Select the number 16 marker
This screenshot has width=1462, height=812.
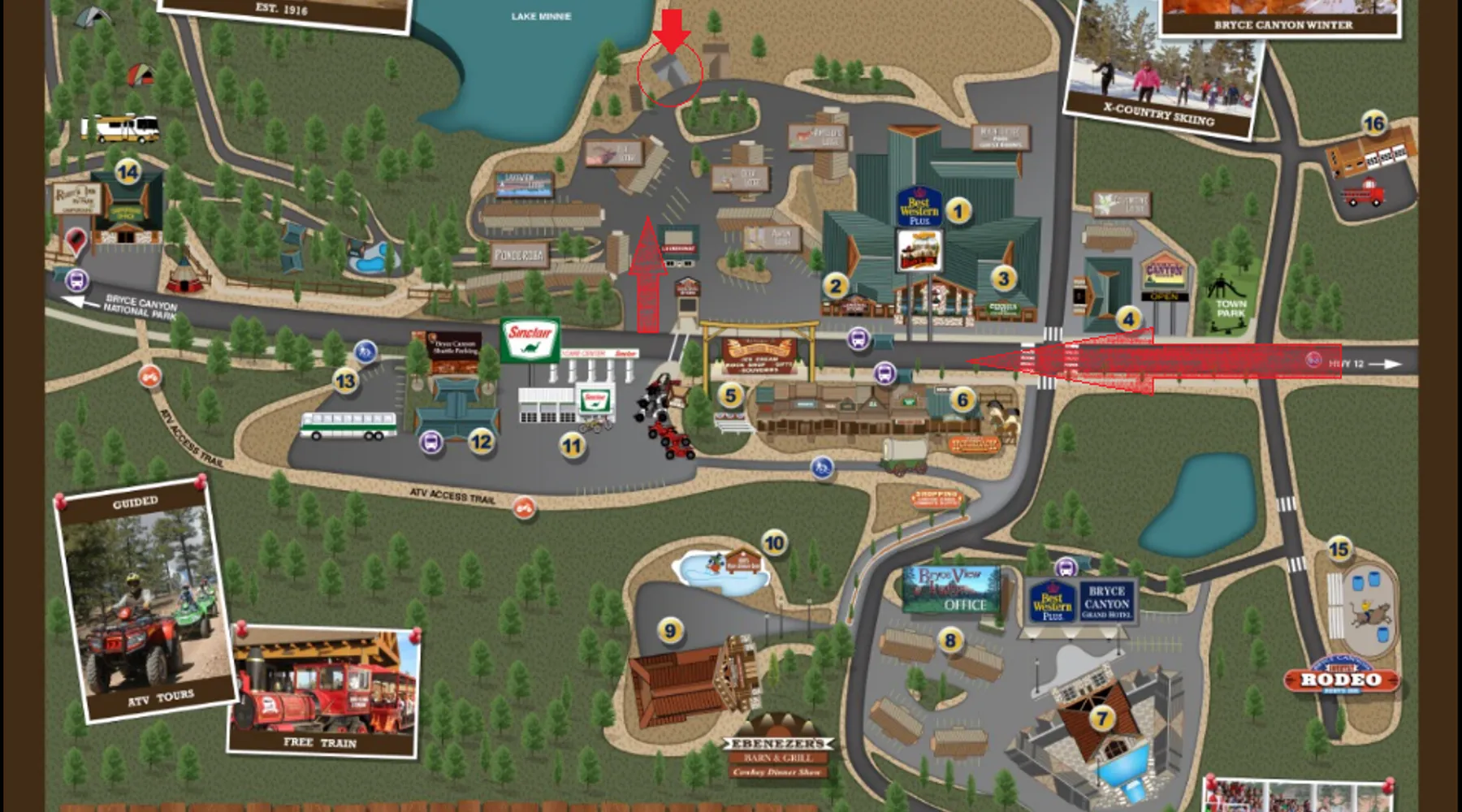1373,123
